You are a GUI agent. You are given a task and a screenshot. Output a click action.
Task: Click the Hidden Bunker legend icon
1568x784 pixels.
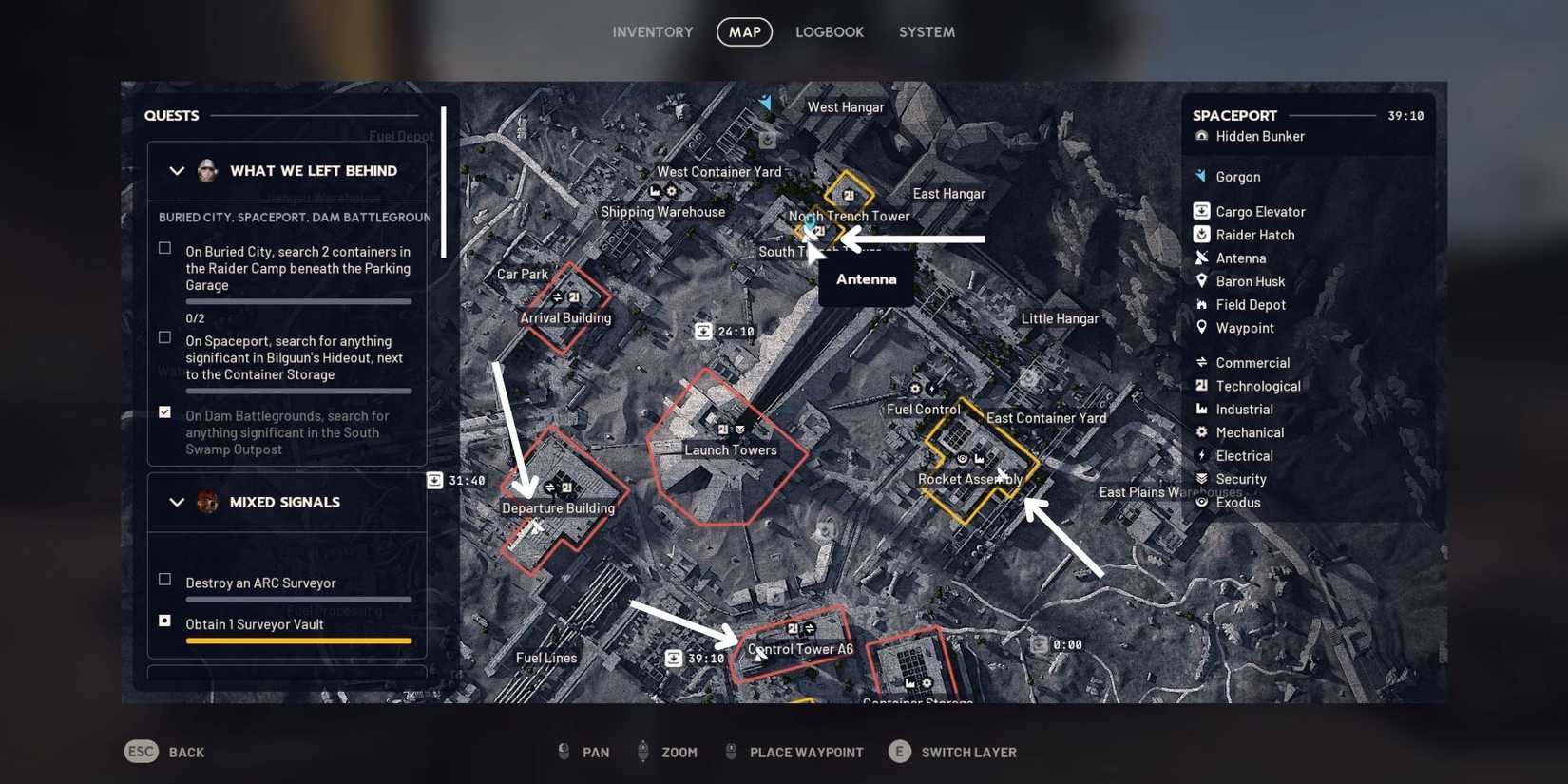tap(1201, 136)
